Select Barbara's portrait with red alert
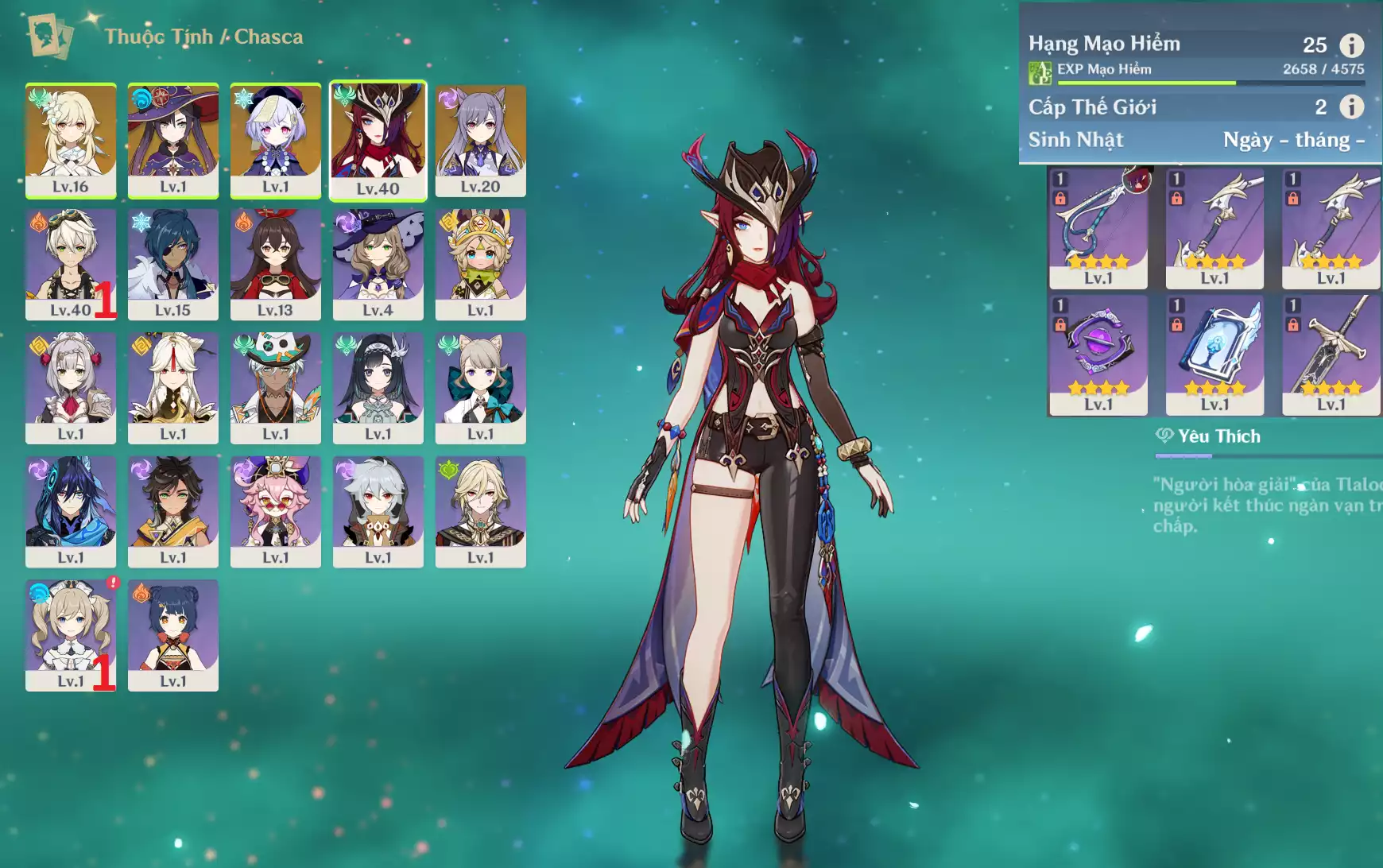1383x868 pixels. tap(71, 635)
